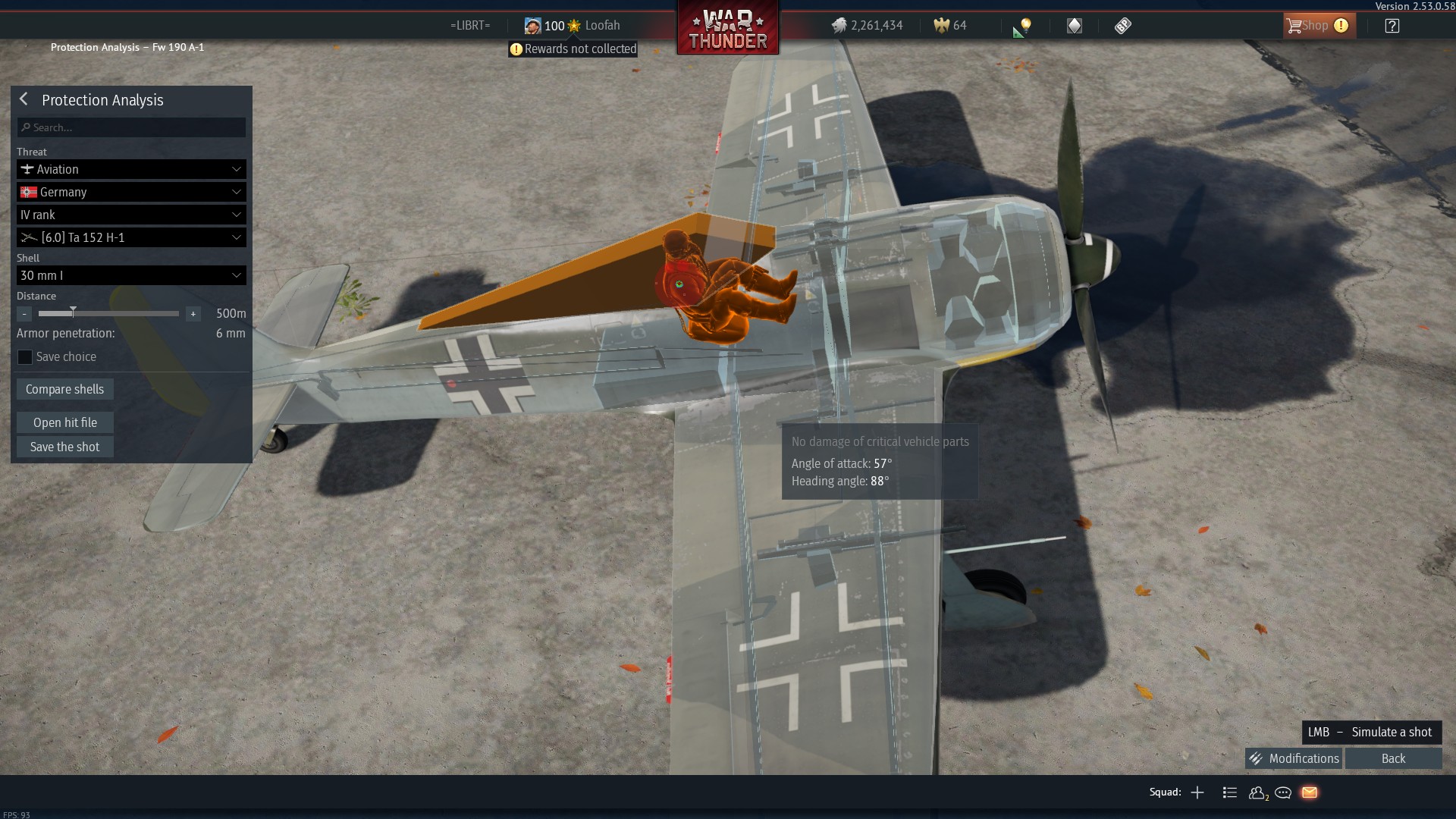Click the Compare shells button

(64, 389)
